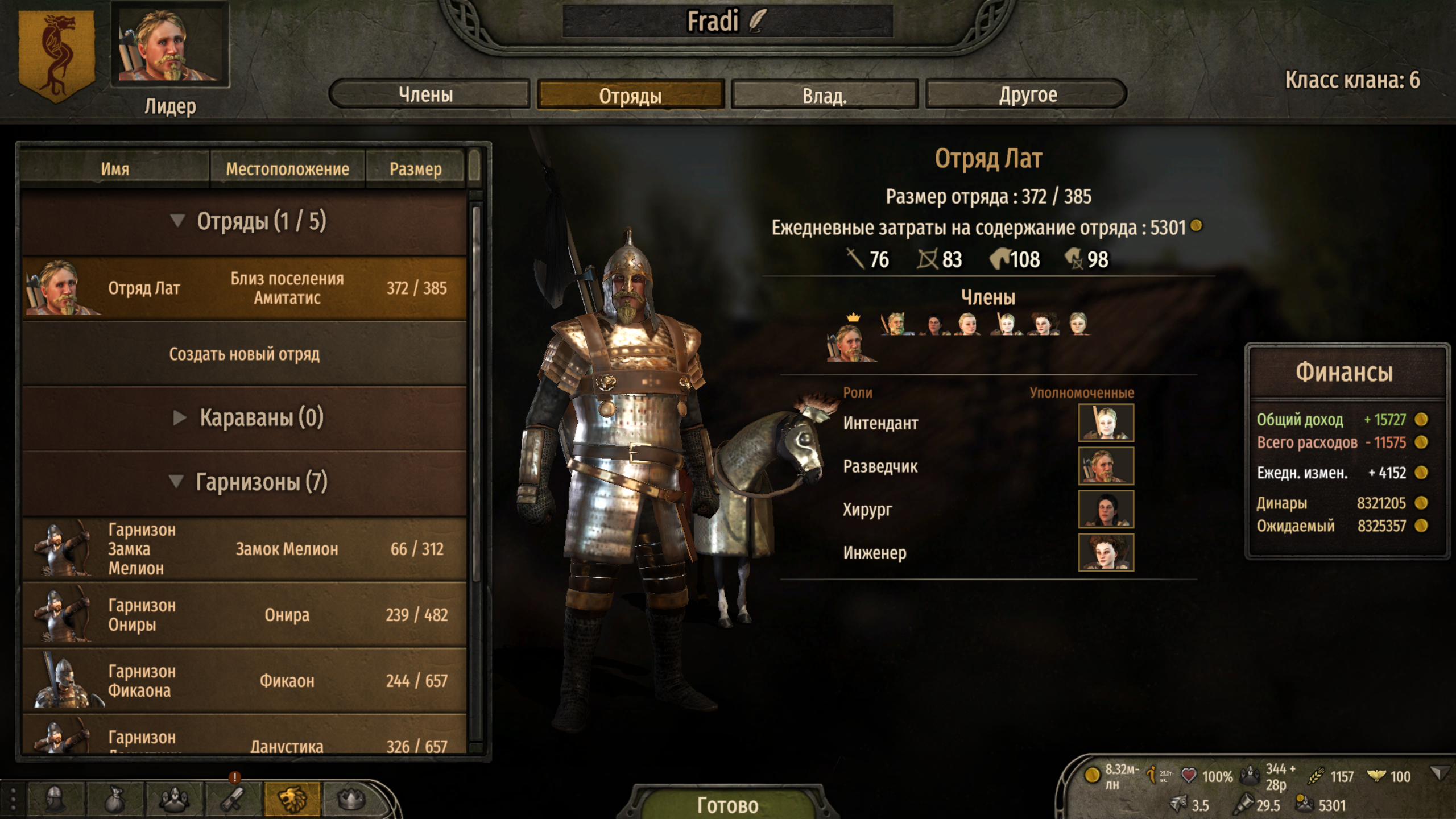Collapse the Гарнизоны (7) section
The width and height of the screenshot is (1456, 819).
[177, 482]
